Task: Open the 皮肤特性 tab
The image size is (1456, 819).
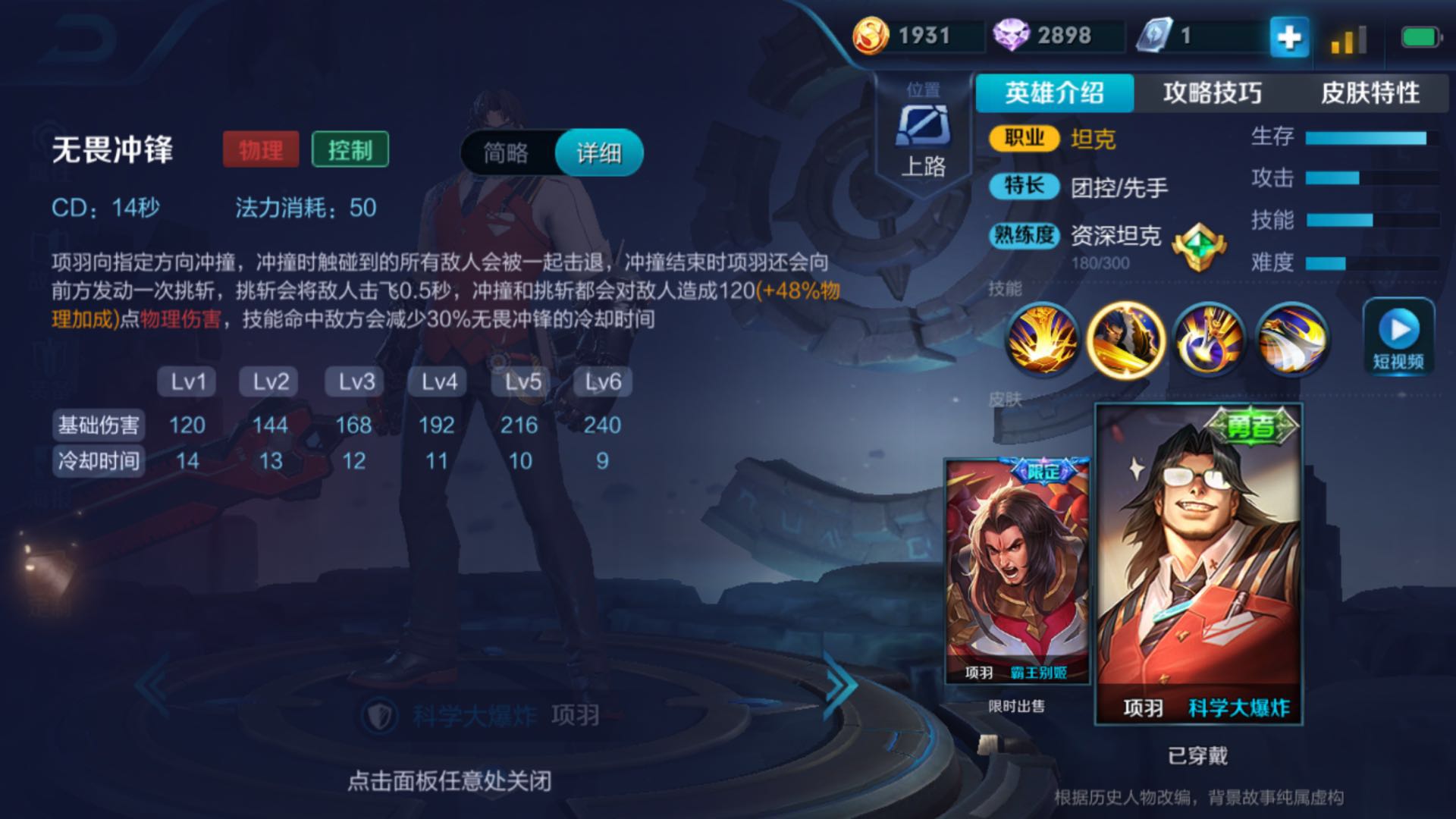Action: click(1371, 93)
